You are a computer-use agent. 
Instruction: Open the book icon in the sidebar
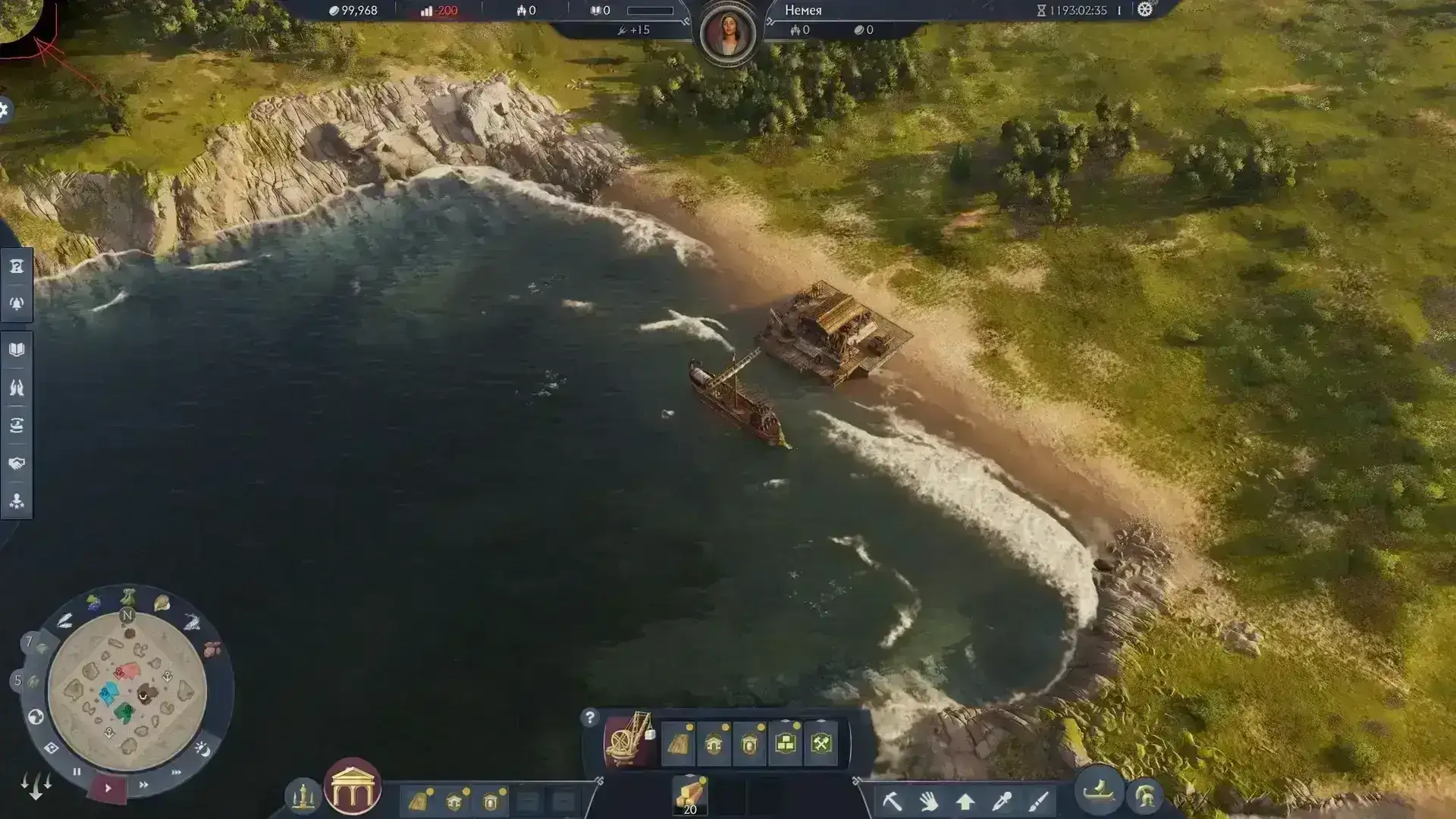click(17, 350)
